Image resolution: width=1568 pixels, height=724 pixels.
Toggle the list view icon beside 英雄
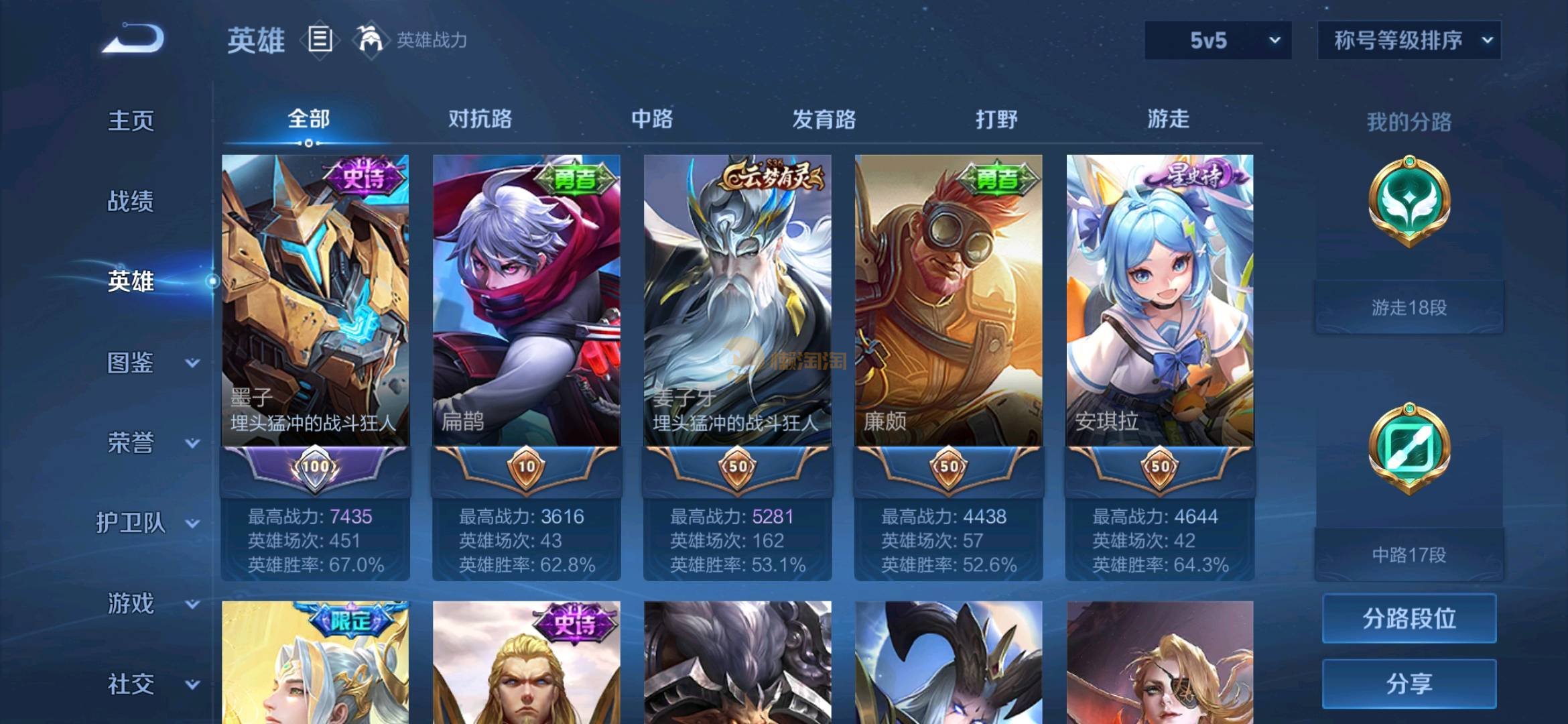pyautogui.click(x=320, y=40)
